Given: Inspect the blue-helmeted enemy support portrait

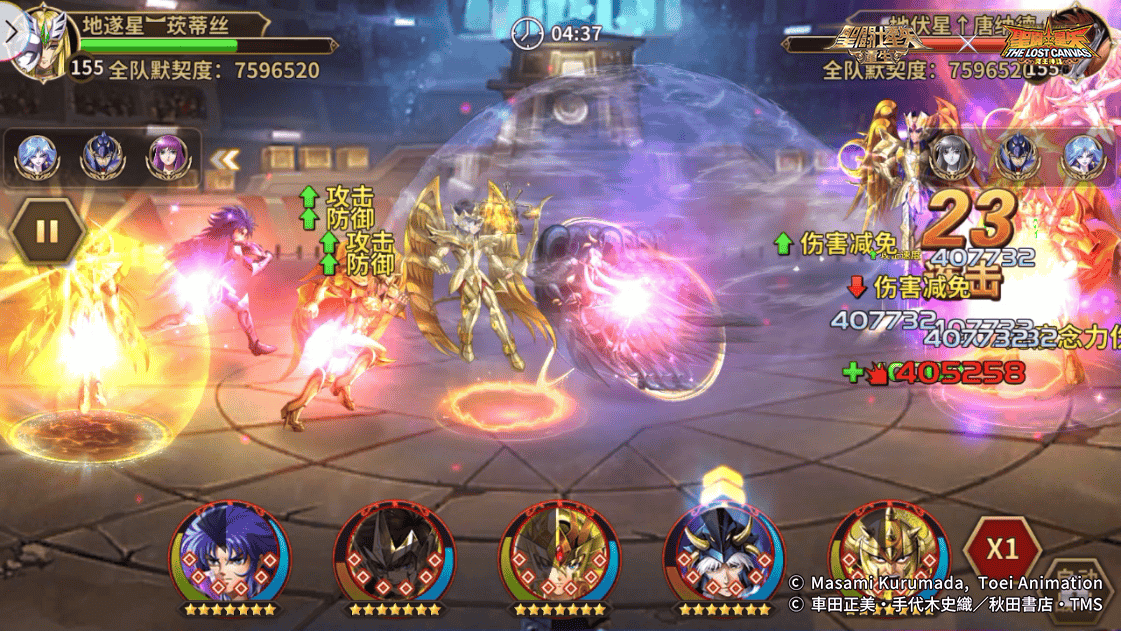Looking at the screenshot, I should tap(1016, 157).
